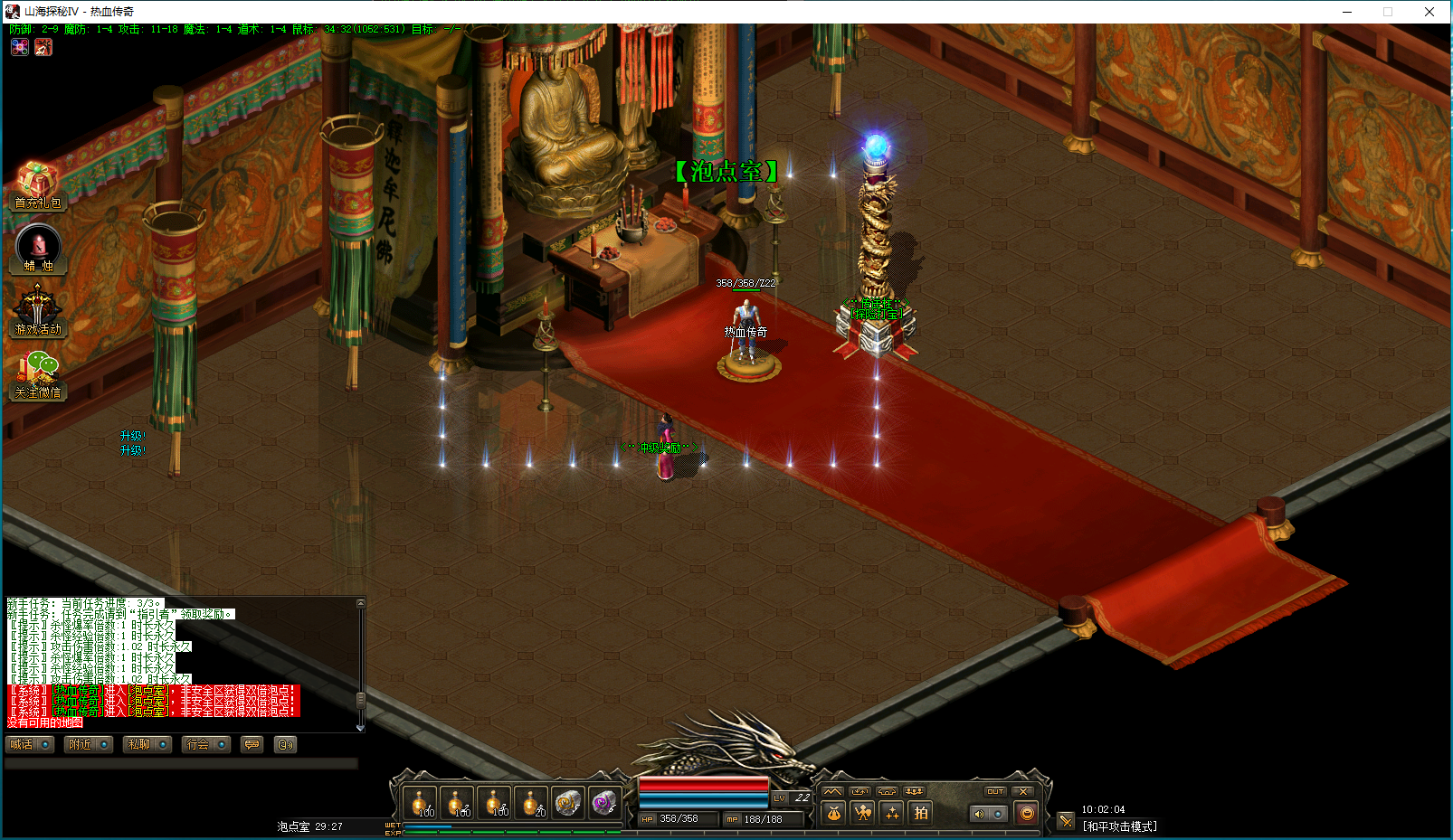The height and width of the screenshot is (840, 1453).
Task: Use the purple swirl scroll in the hotbar
Action: 603,802
